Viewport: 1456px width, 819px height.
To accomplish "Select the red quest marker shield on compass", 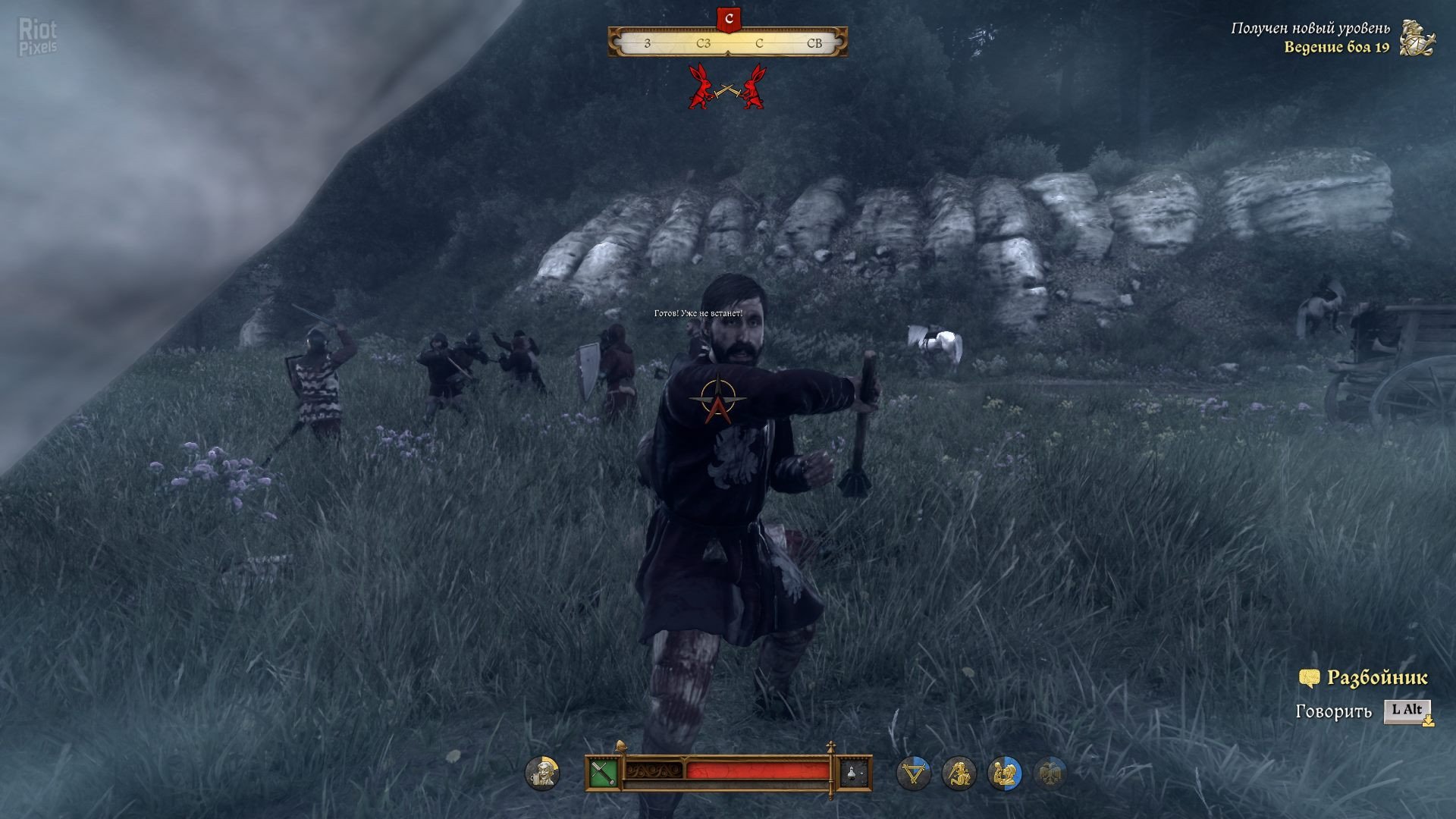I will click(x=729, y=19).
